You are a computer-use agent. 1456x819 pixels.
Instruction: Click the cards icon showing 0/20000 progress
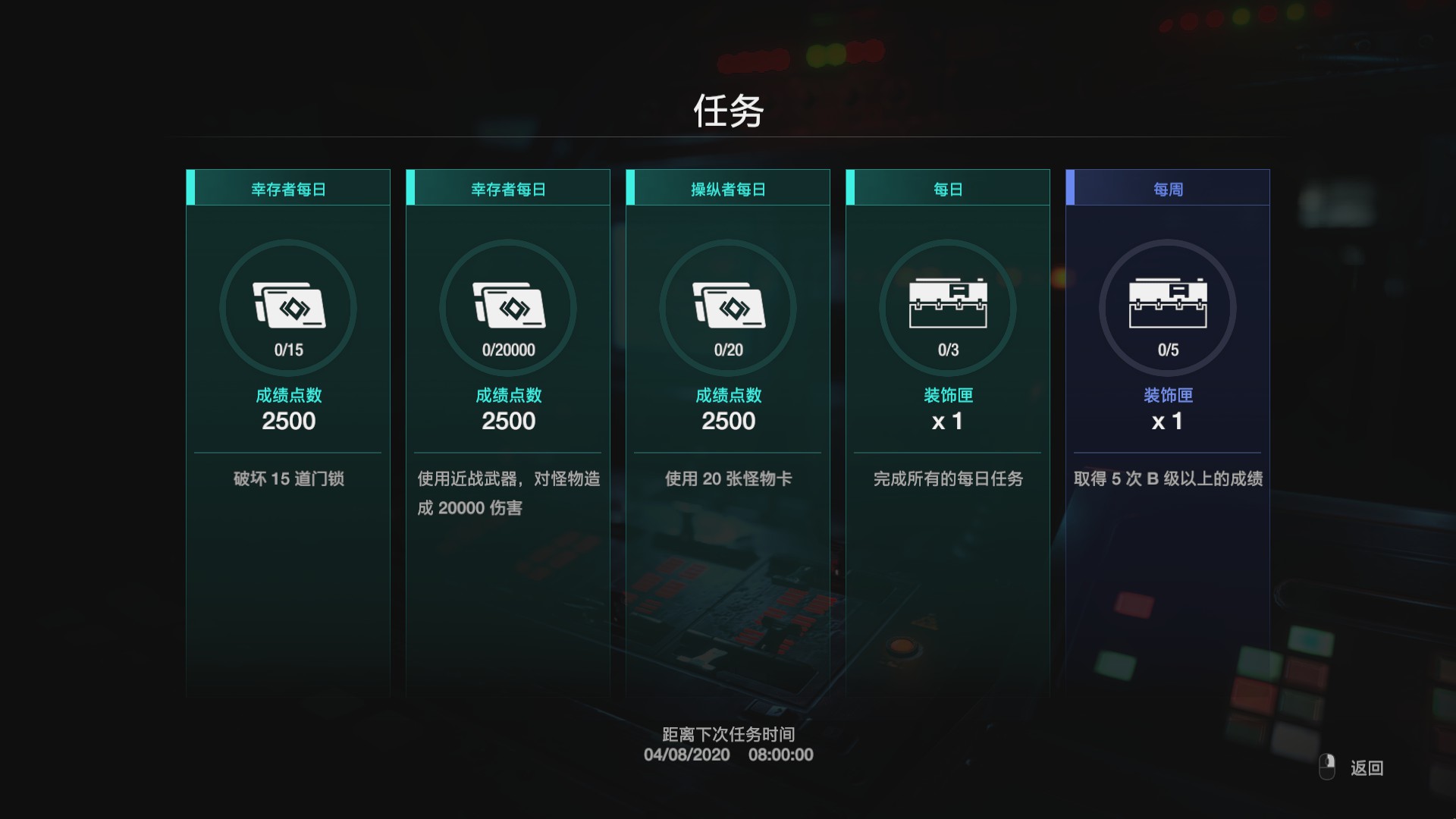[x=507, y=303]
